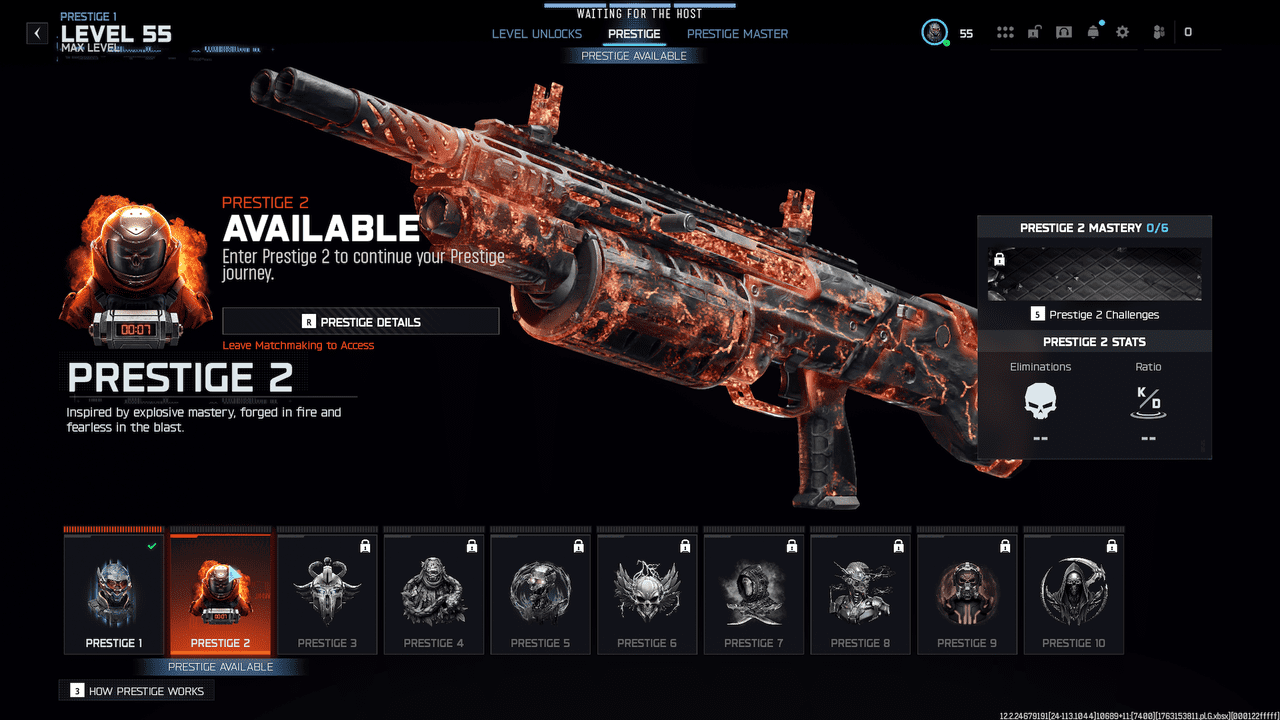The image size is (1280, 720).
Task: Click the unlocked padlock store icon
Action: pyautogui.click(x=1034, y=31)
